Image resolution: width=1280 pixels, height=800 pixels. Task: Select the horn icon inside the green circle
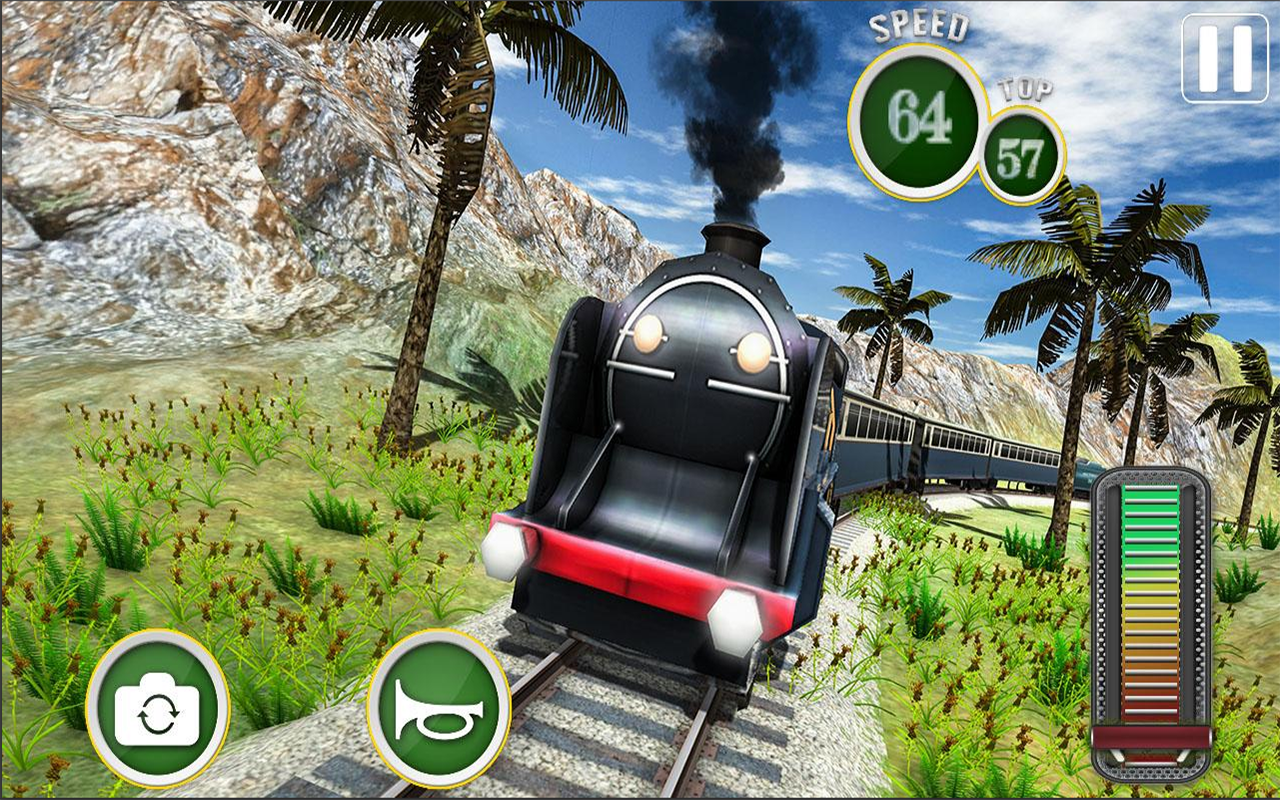(440, 712)
